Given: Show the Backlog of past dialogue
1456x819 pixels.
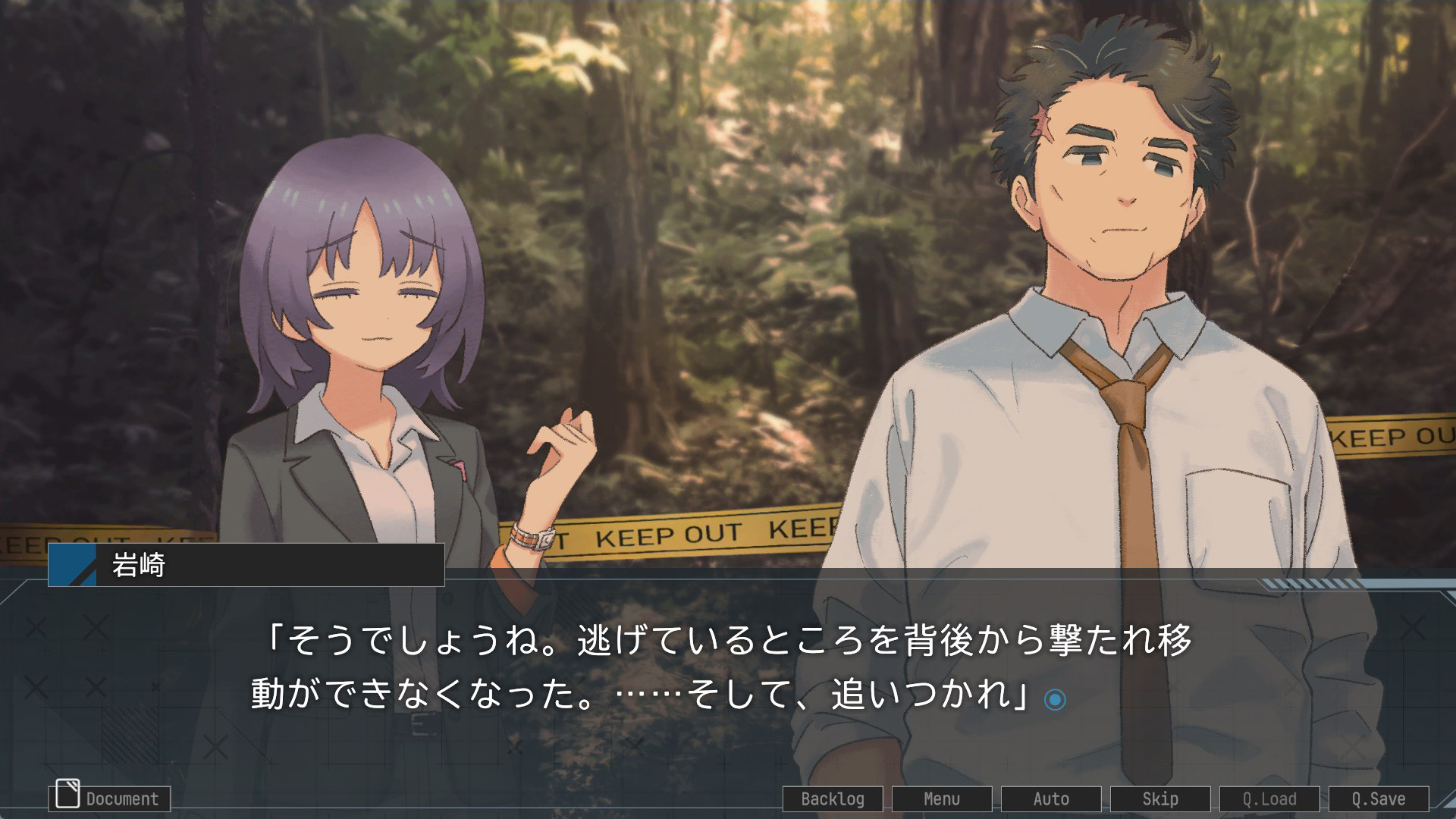Looking at the screenshot, I should pyautogui.click(x=833, y=799).
